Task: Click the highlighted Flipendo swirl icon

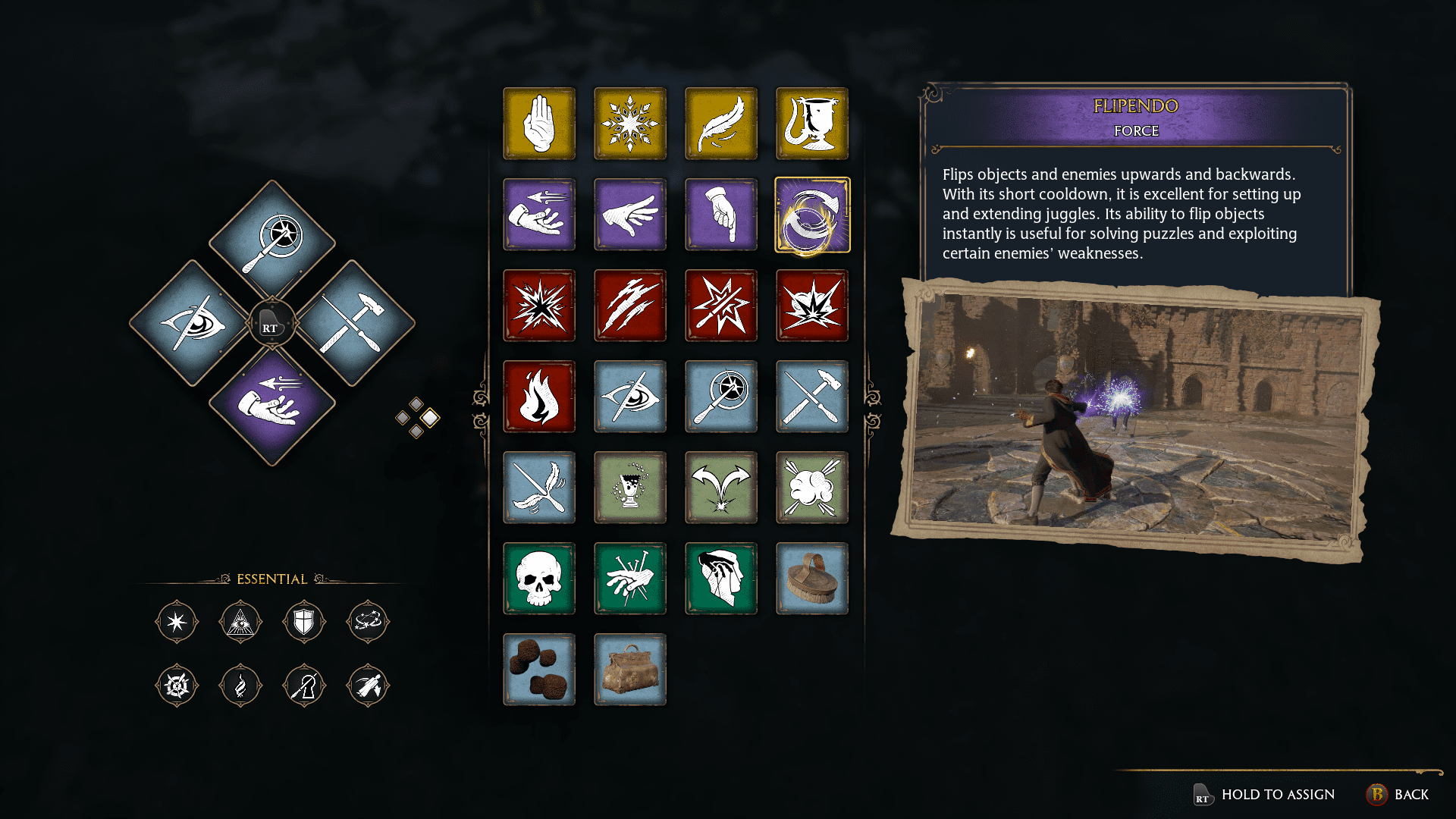Action: point(812,215)
